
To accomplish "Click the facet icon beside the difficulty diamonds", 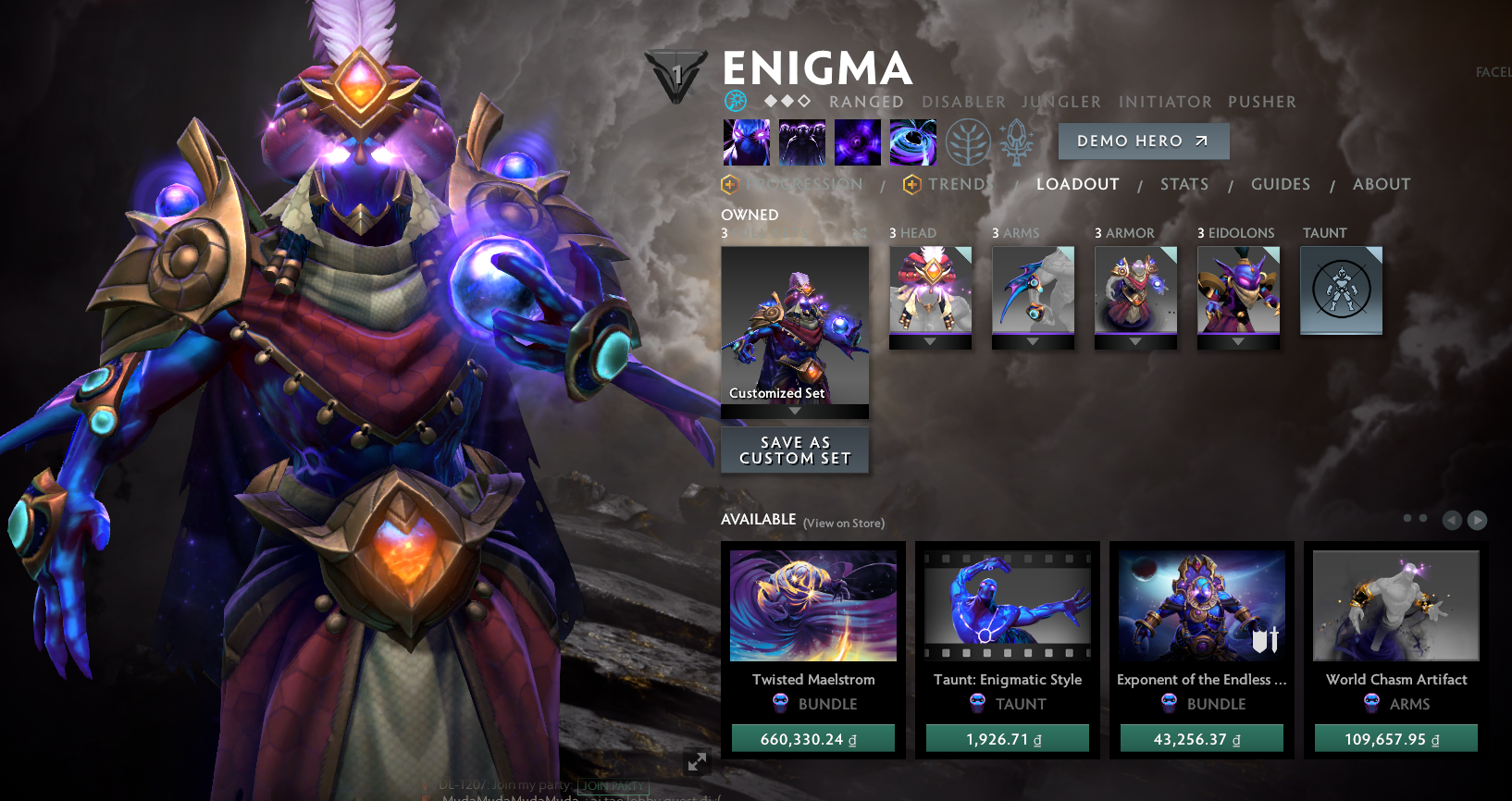I will coord(736,102).
